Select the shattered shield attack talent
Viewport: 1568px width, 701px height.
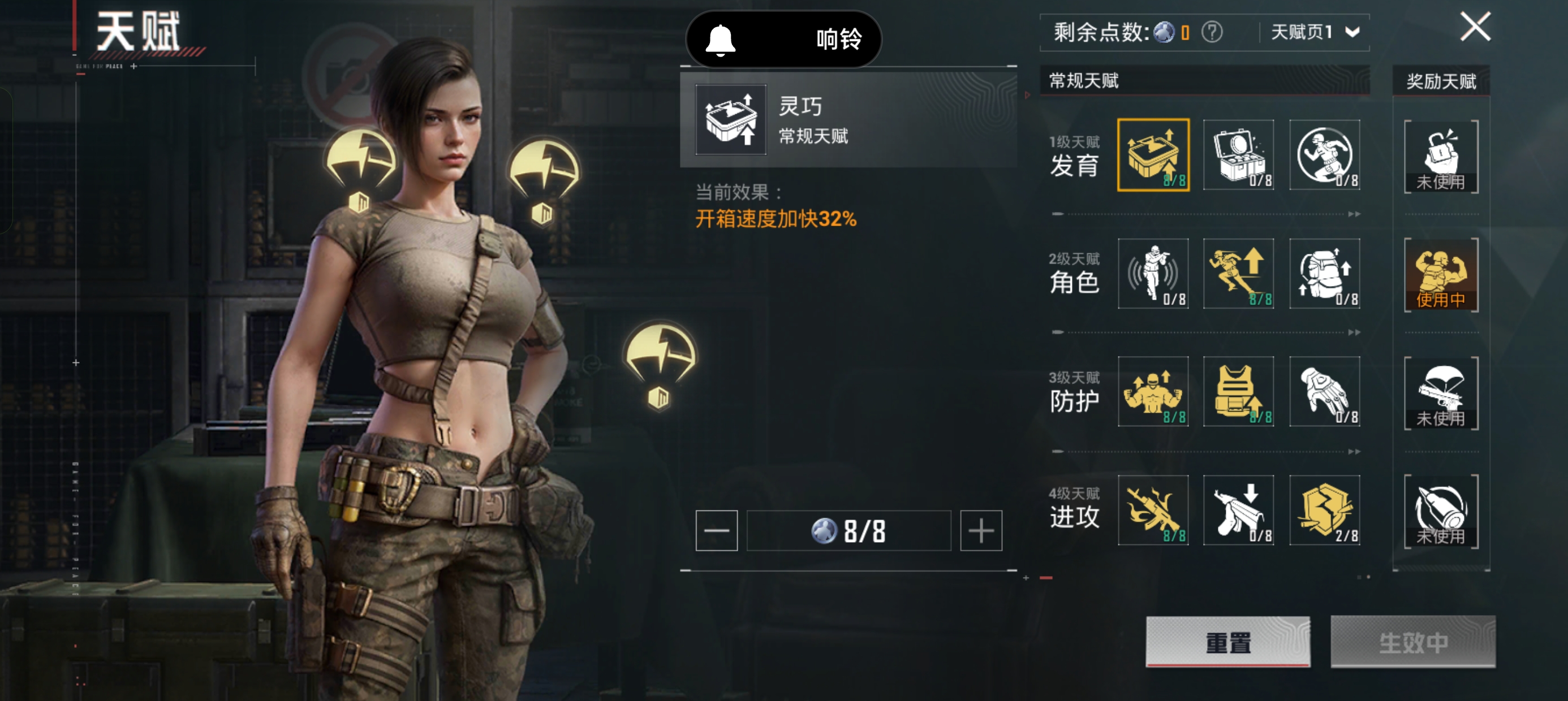[1325, 510]
